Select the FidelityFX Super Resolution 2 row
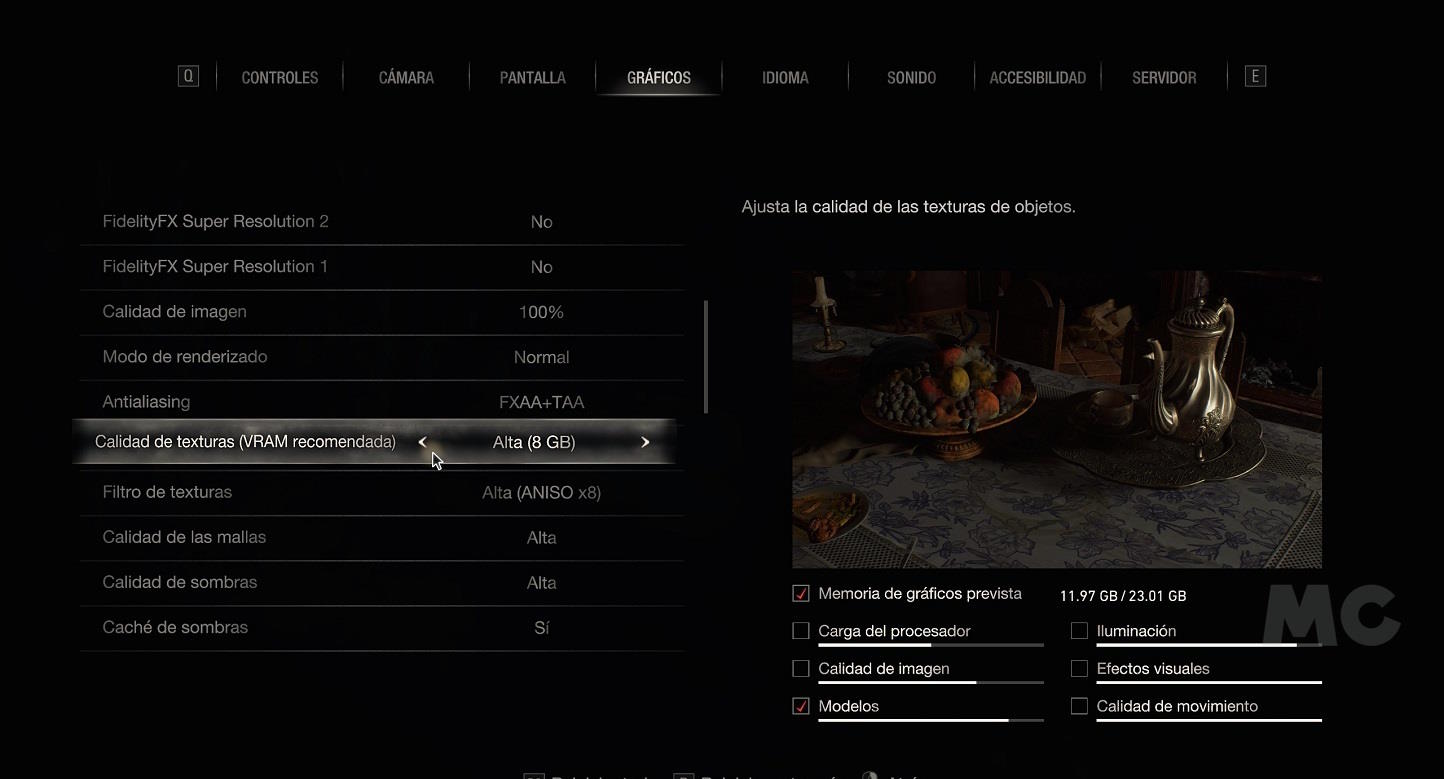Image resolution: width=1444 pixels, height=779 pixels. (380, 222)
